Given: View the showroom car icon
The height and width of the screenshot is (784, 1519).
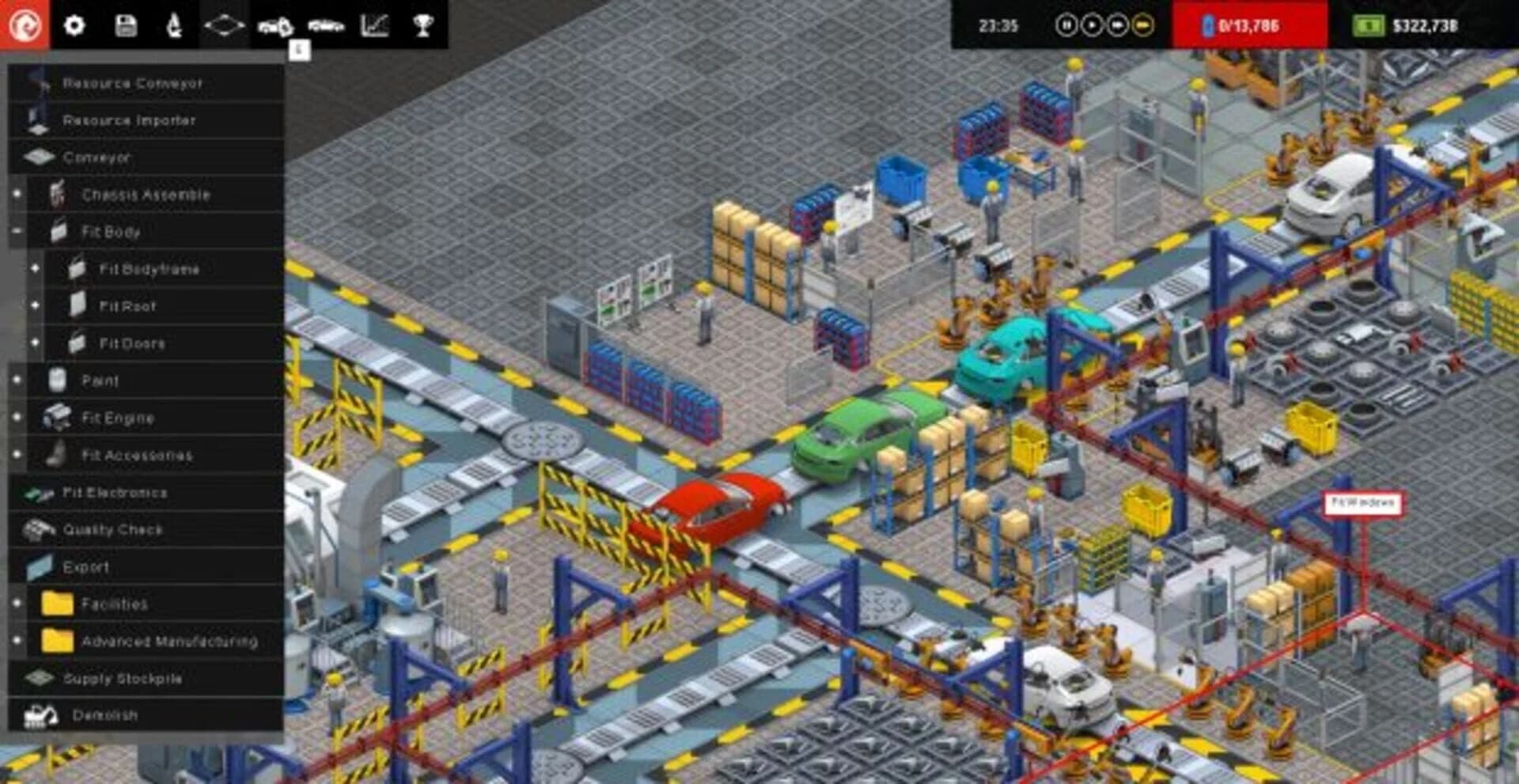Looking at the screenshot, I should pyautogui.click(x=325, y=24).
